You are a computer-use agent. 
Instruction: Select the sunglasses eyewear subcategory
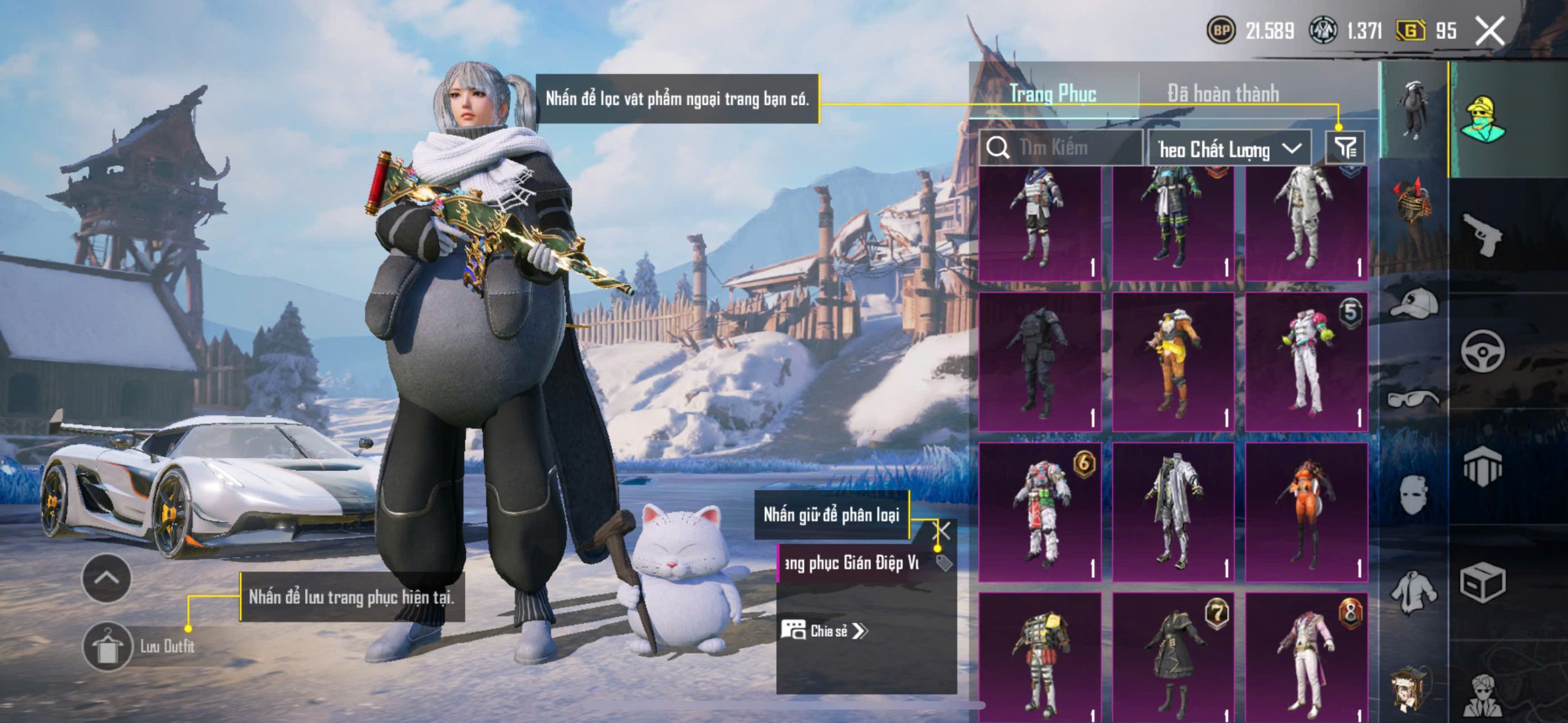click(1414, 399)
